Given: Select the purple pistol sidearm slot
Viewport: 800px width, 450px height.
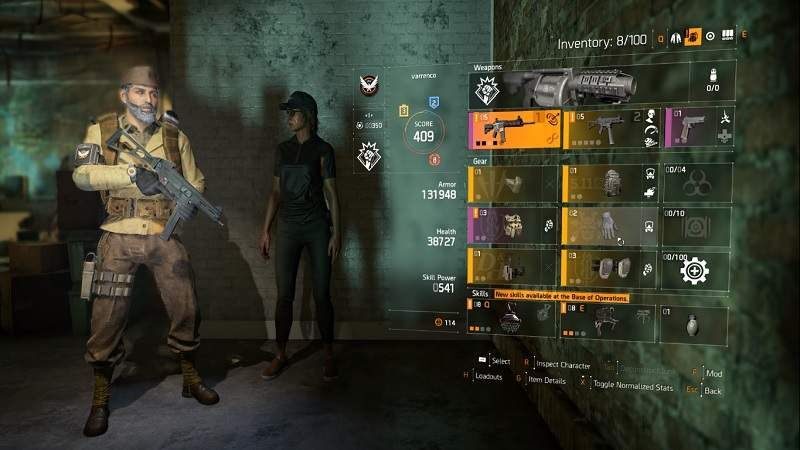Looking at the screenshot, I should [x=697, y=128].
